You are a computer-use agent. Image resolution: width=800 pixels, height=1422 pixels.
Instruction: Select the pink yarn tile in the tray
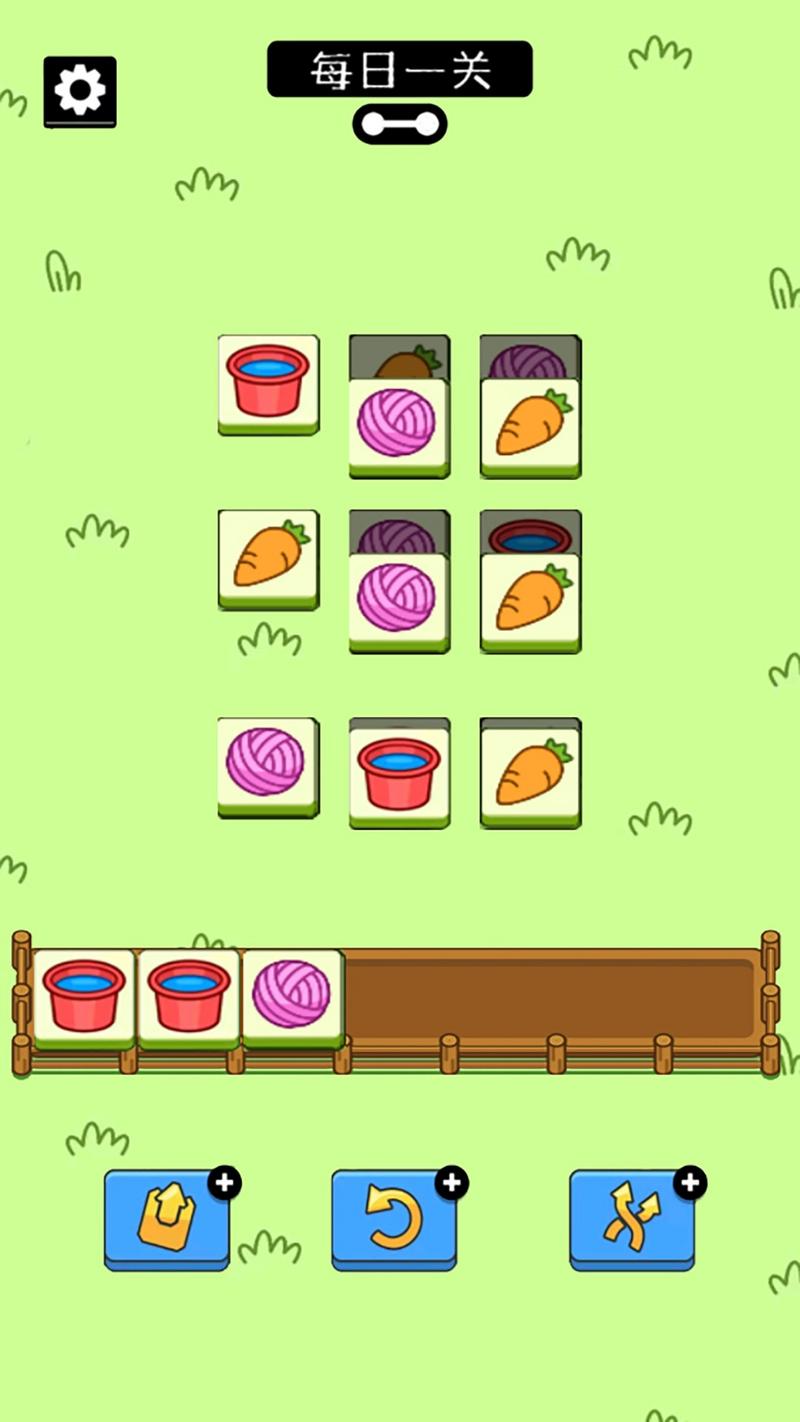(292, 995)
